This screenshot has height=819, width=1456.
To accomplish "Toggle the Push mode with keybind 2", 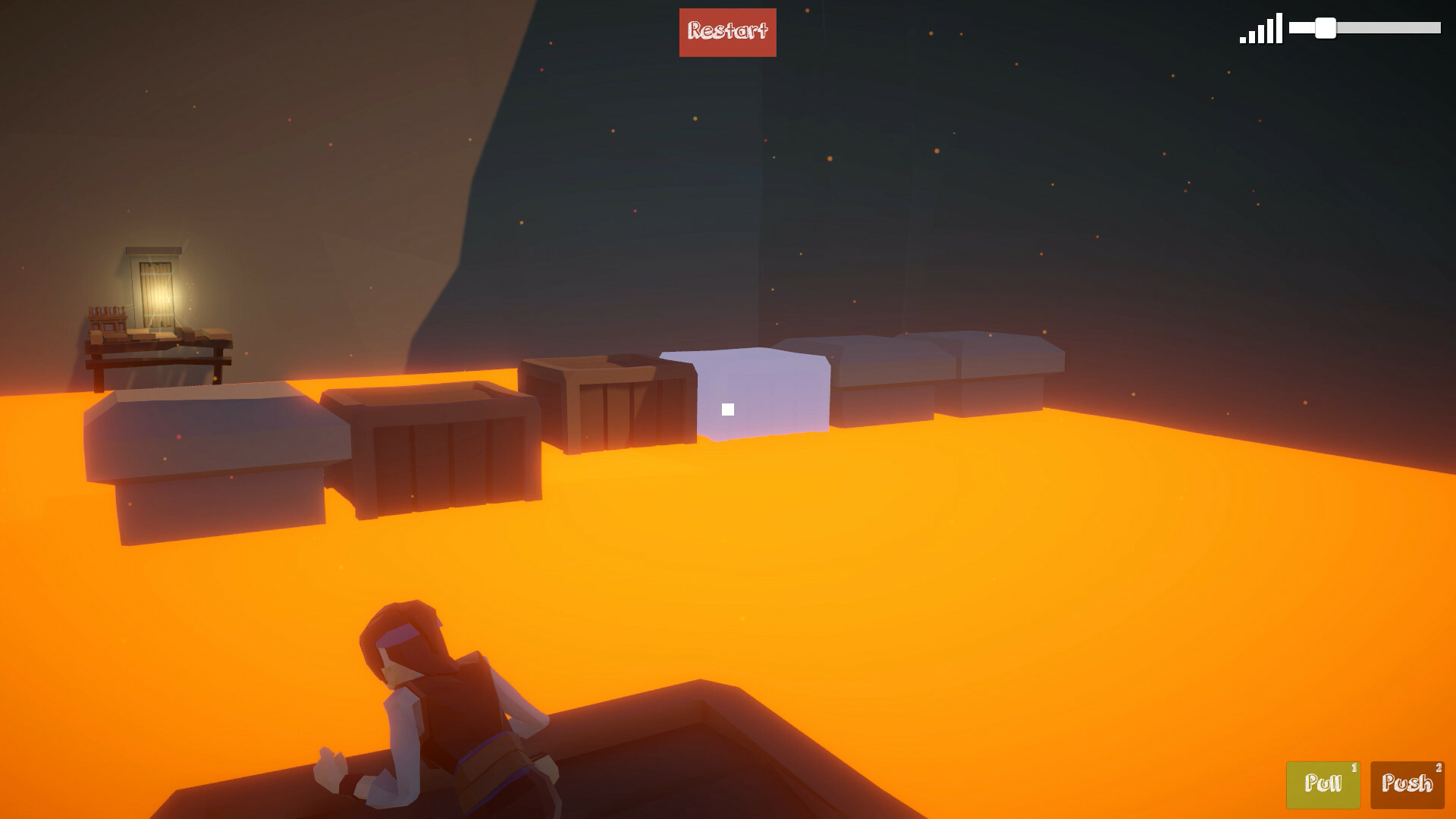I will [1407, 785].
